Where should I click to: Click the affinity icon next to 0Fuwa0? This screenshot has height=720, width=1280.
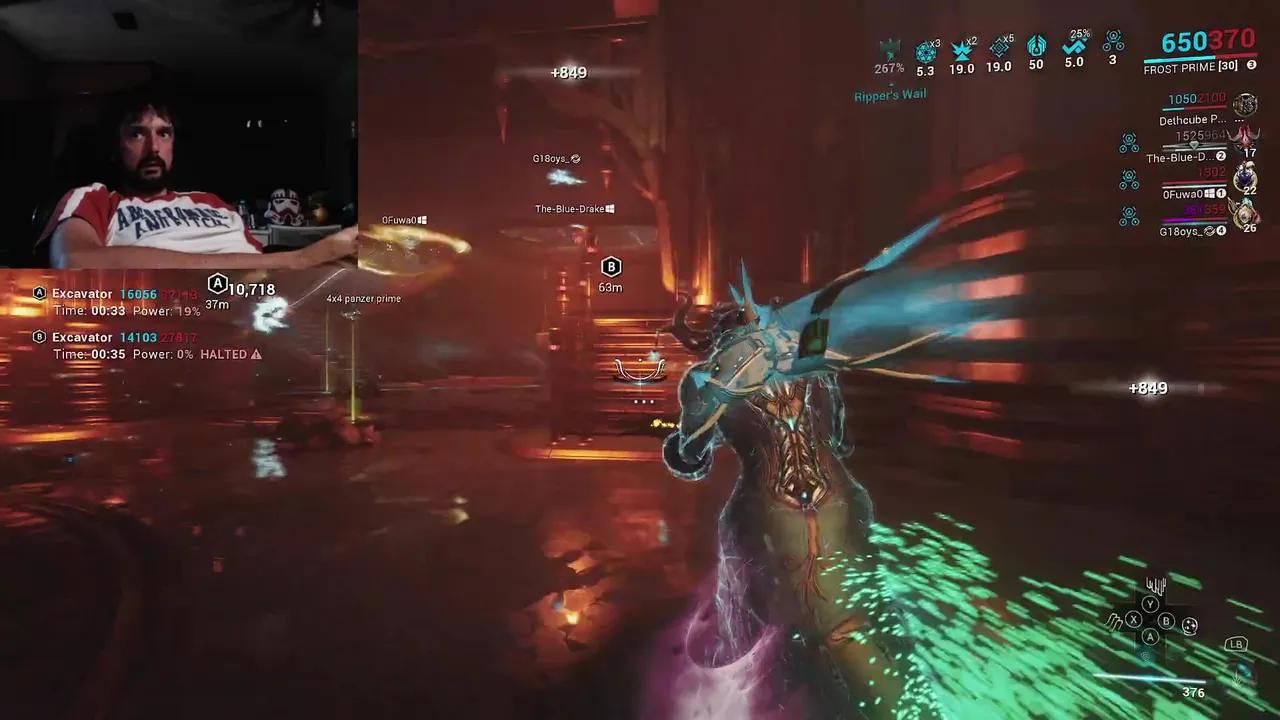point(1129,178)
